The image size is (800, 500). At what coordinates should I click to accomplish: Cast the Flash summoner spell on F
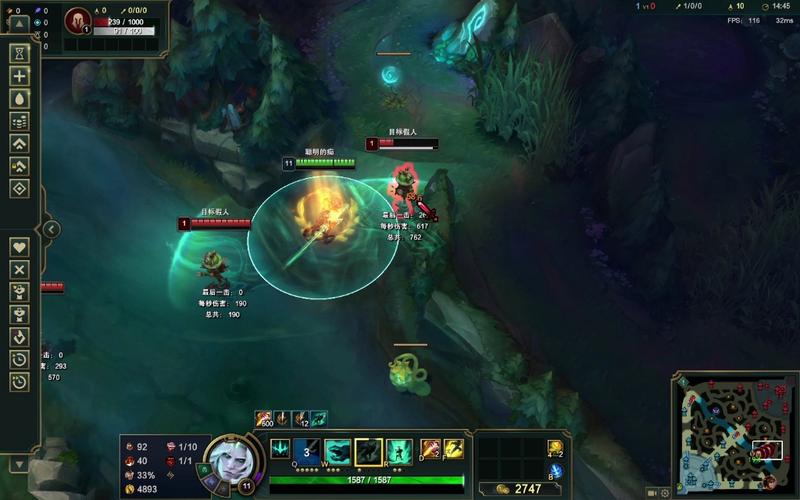coord(454,449)
